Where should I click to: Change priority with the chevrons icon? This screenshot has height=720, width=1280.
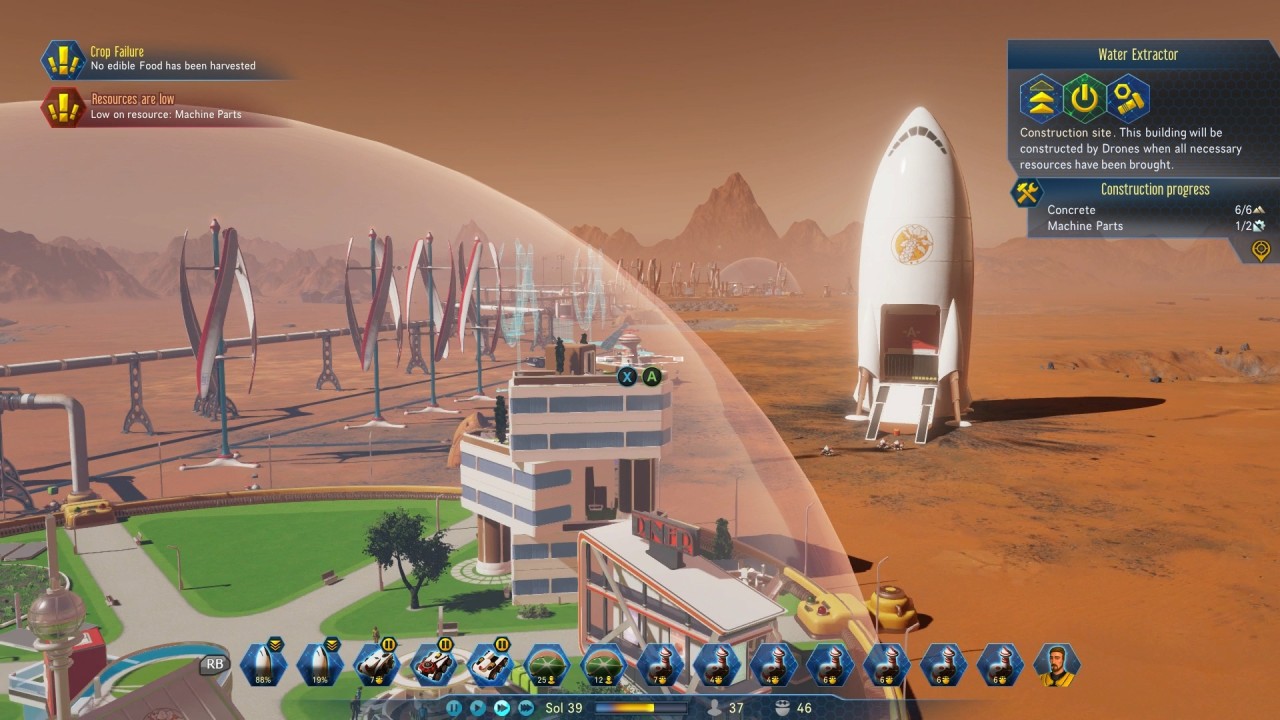(x=1040, y=98)
